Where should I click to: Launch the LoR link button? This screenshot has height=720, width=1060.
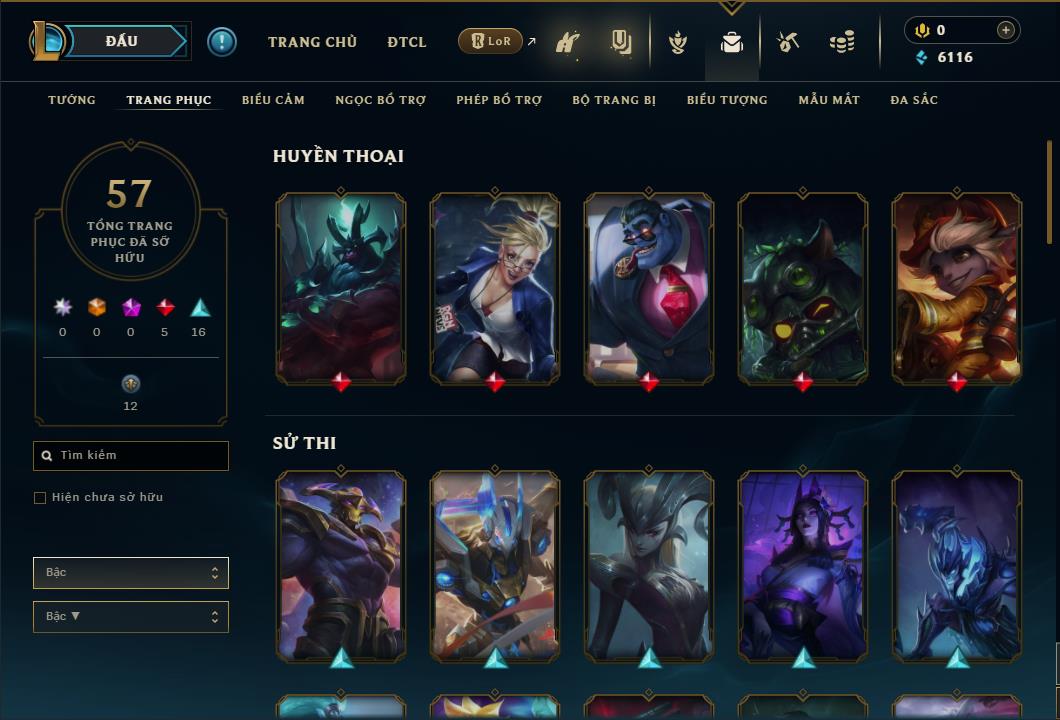pyautogui.click(x=490, y=41)
